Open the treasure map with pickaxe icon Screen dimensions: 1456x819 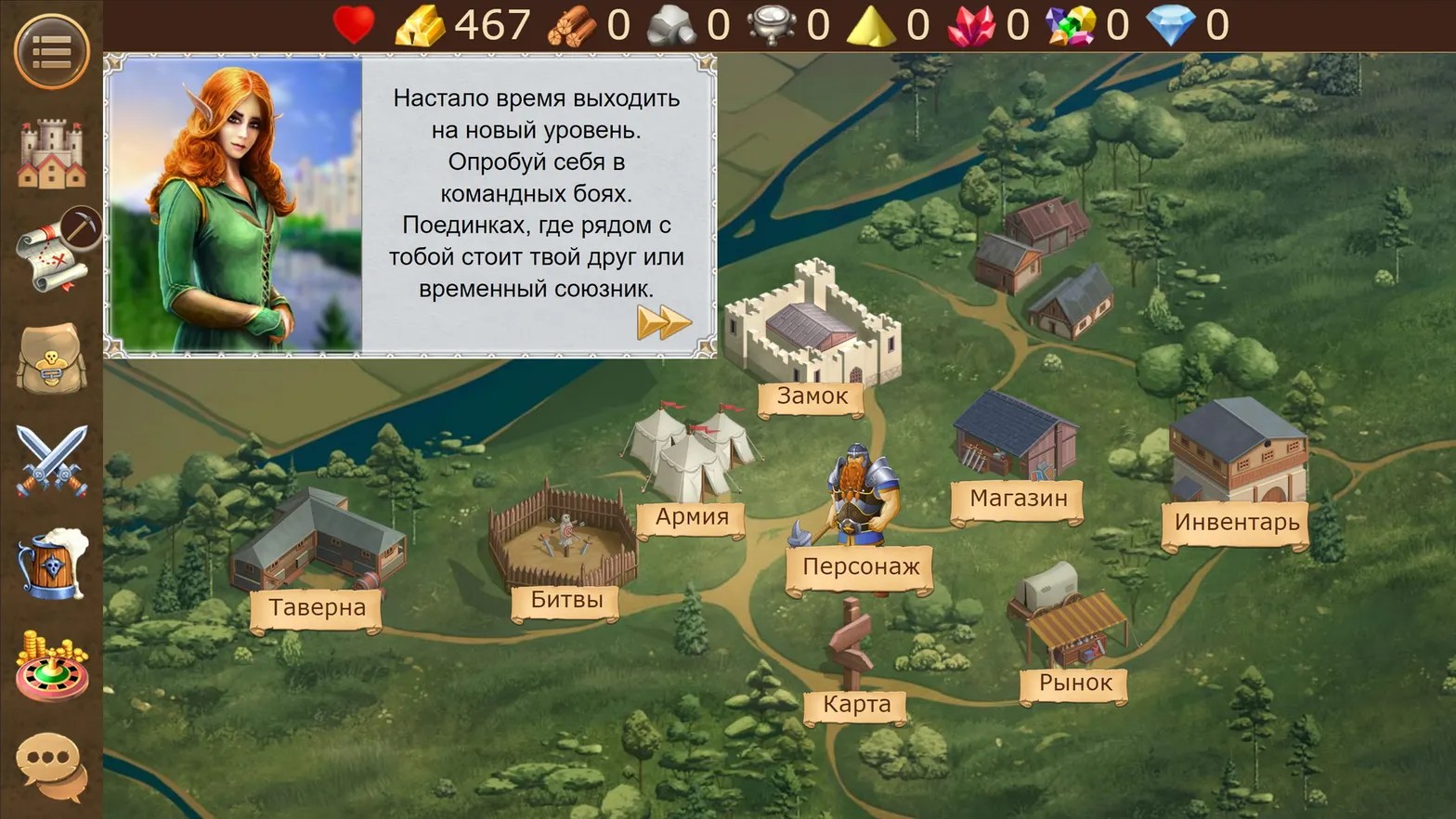coord(56,251)
